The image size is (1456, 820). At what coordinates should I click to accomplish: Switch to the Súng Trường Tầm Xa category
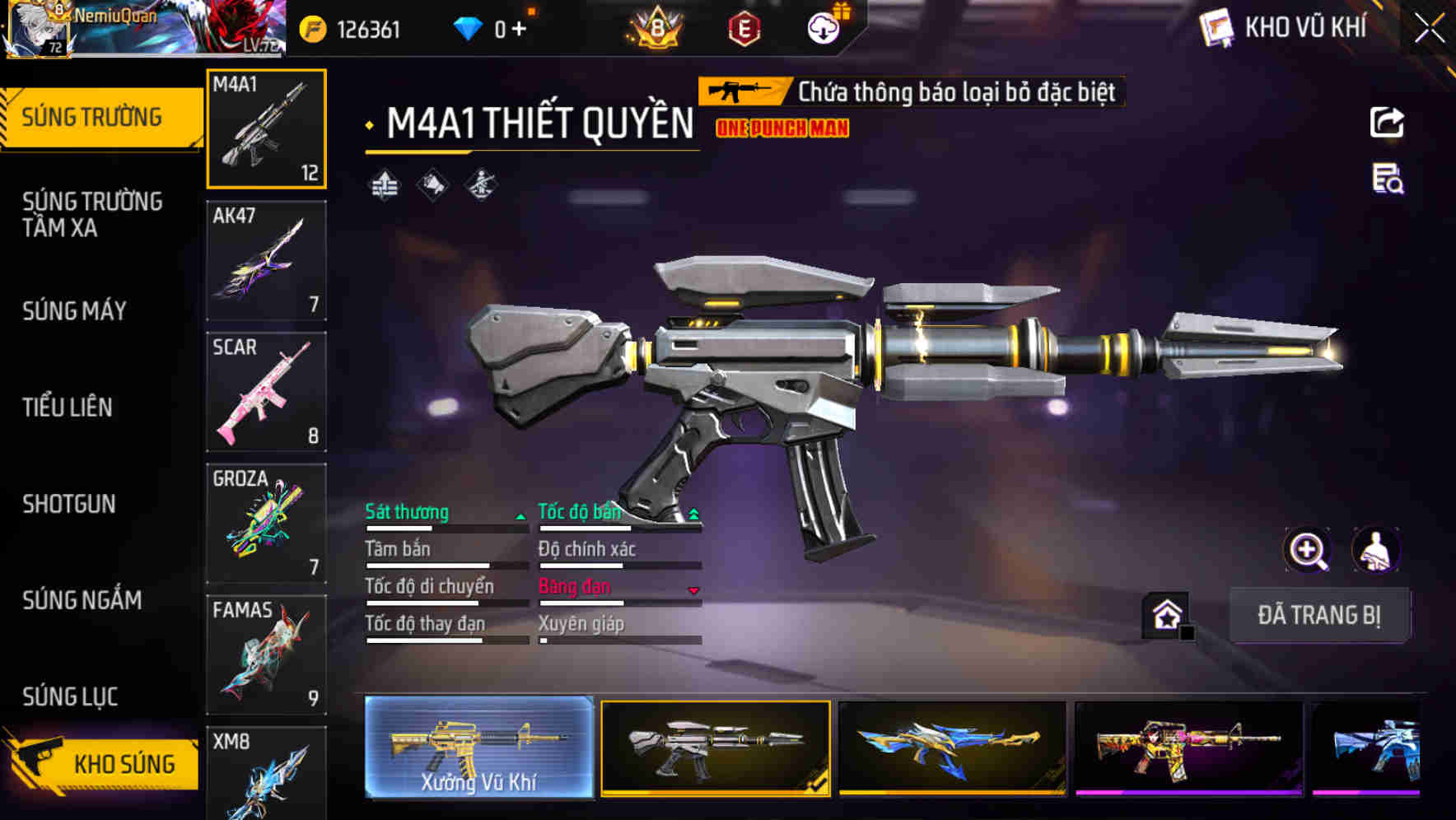[92, 214]
